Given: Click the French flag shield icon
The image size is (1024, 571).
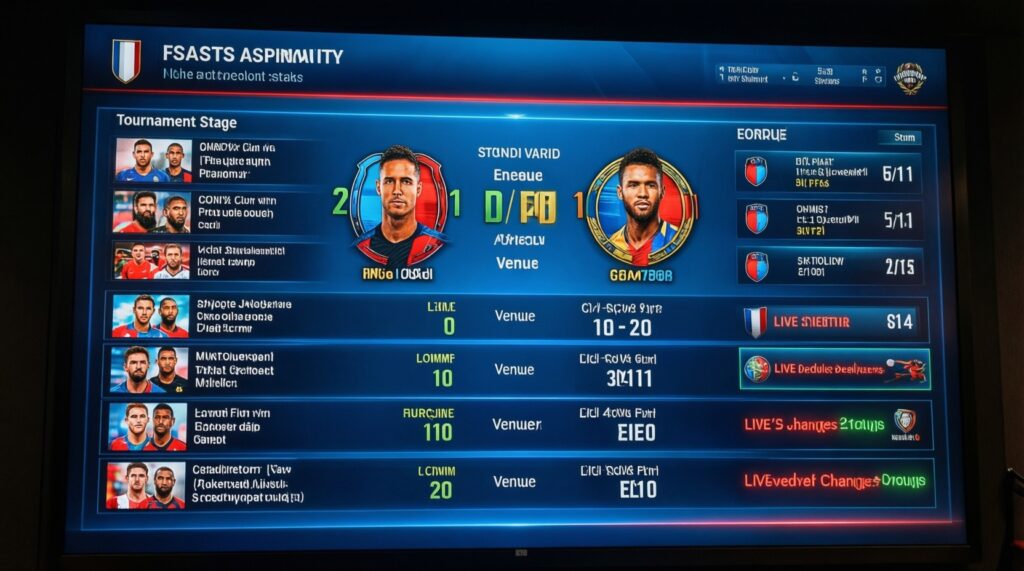Looking at the screenshot, I should coord(126,59).
